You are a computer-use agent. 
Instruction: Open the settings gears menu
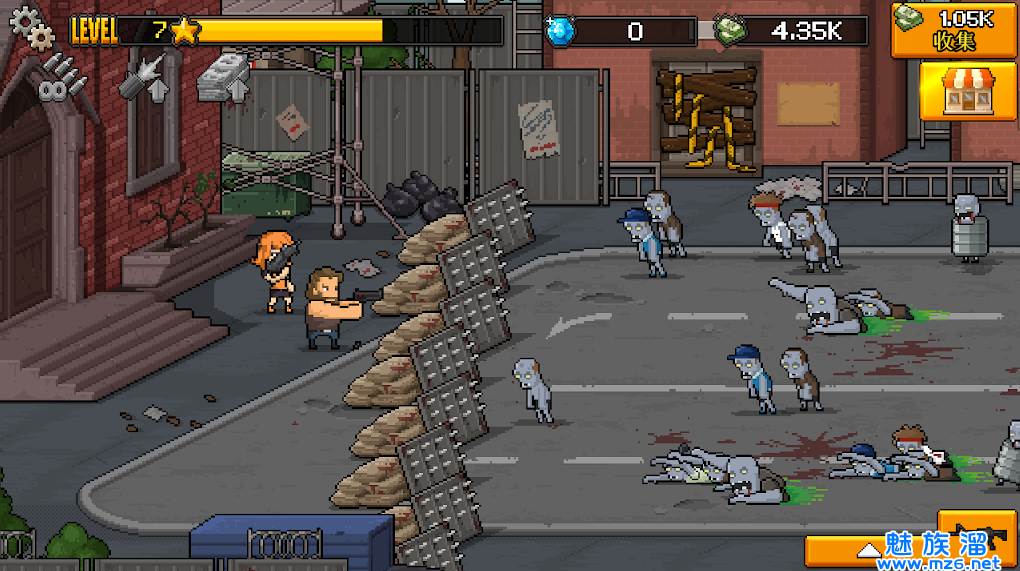pos(31,29)
